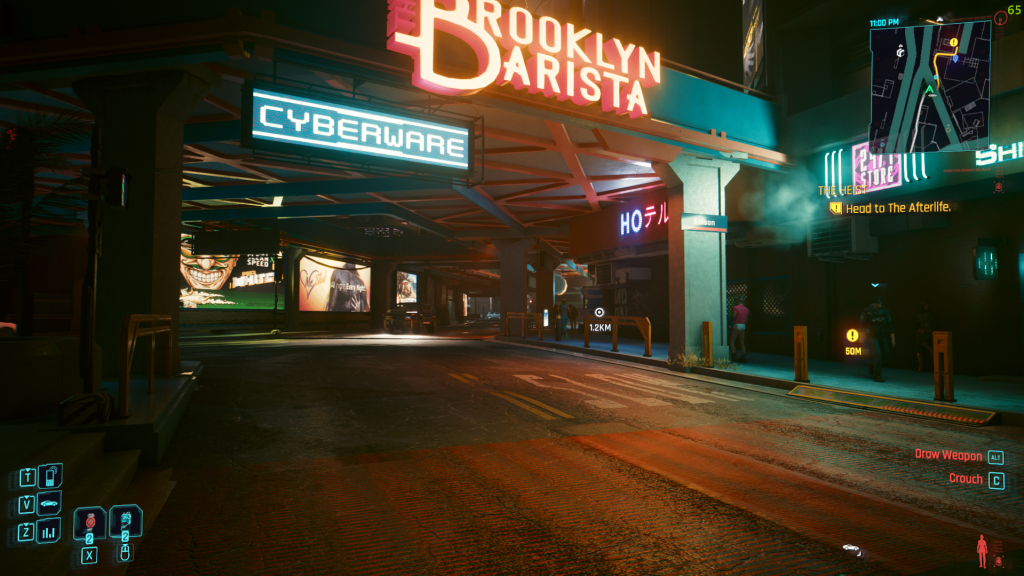This screenshot has width=1024, height=576.
Task: Open the radio equalizer bars icon
Action: 50,530
